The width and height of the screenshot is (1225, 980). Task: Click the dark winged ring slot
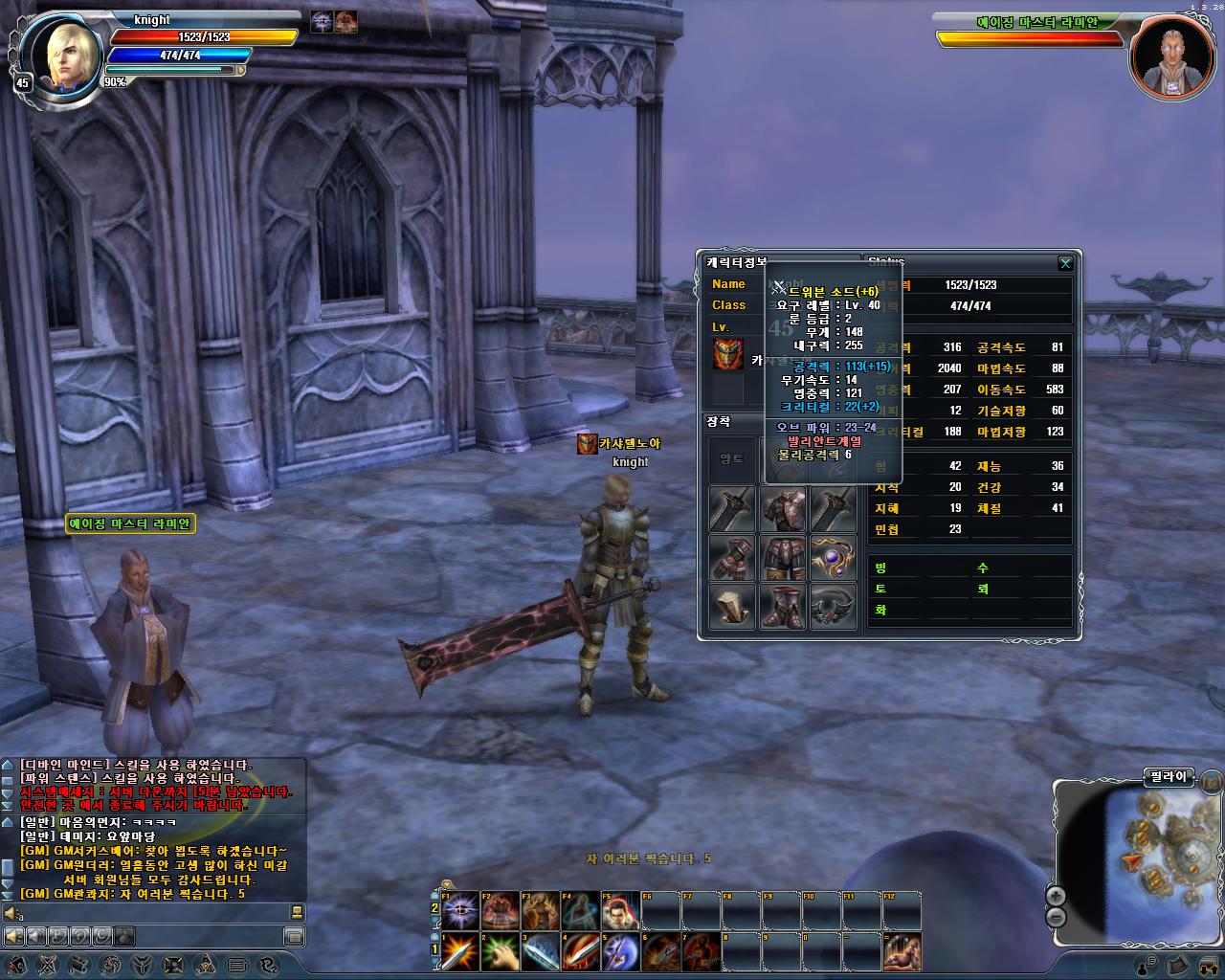pyautogui.click(x=834, y=607)
